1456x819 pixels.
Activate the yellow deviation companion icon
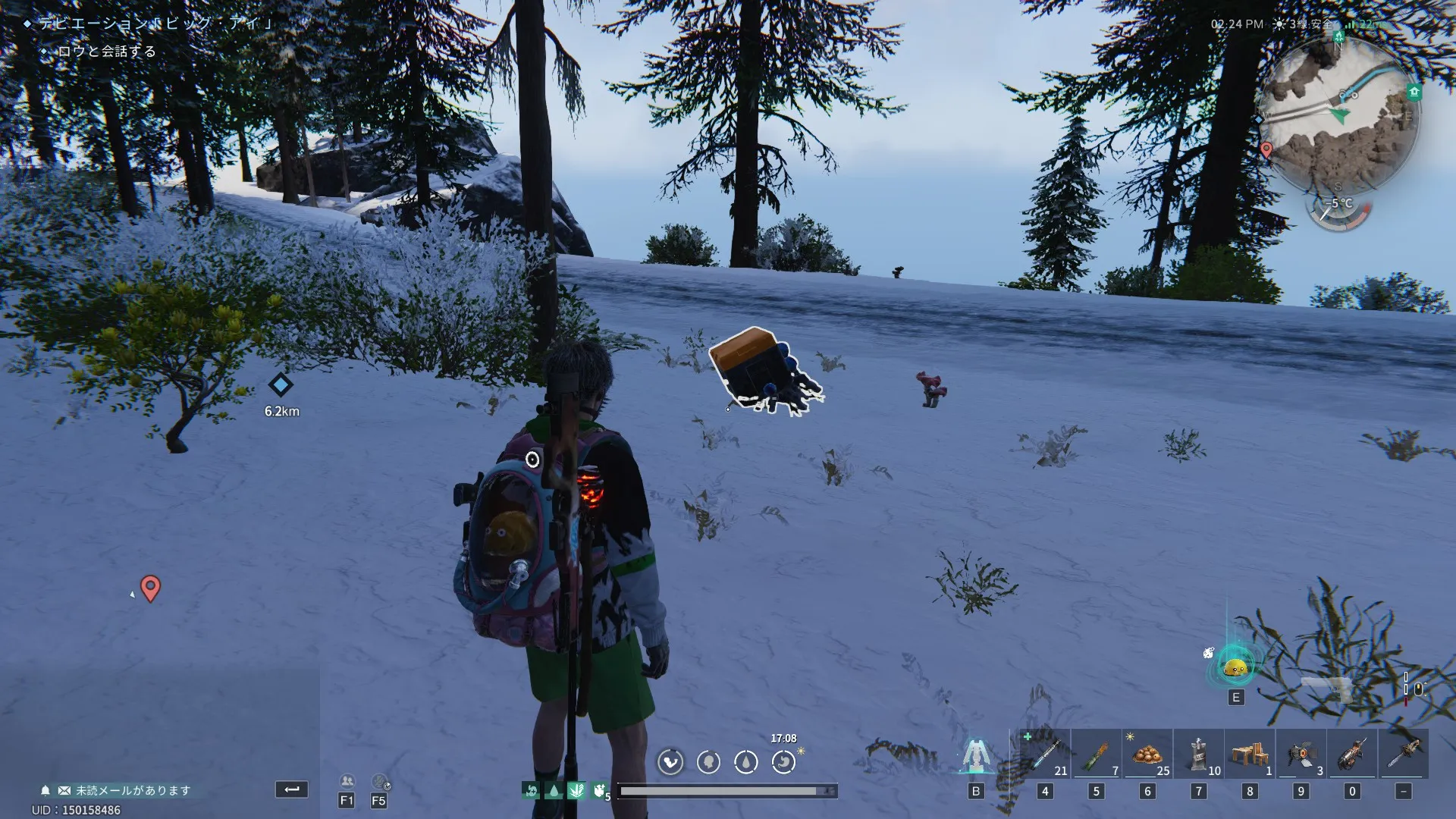pyautogui.click(x=1236, y=668)
